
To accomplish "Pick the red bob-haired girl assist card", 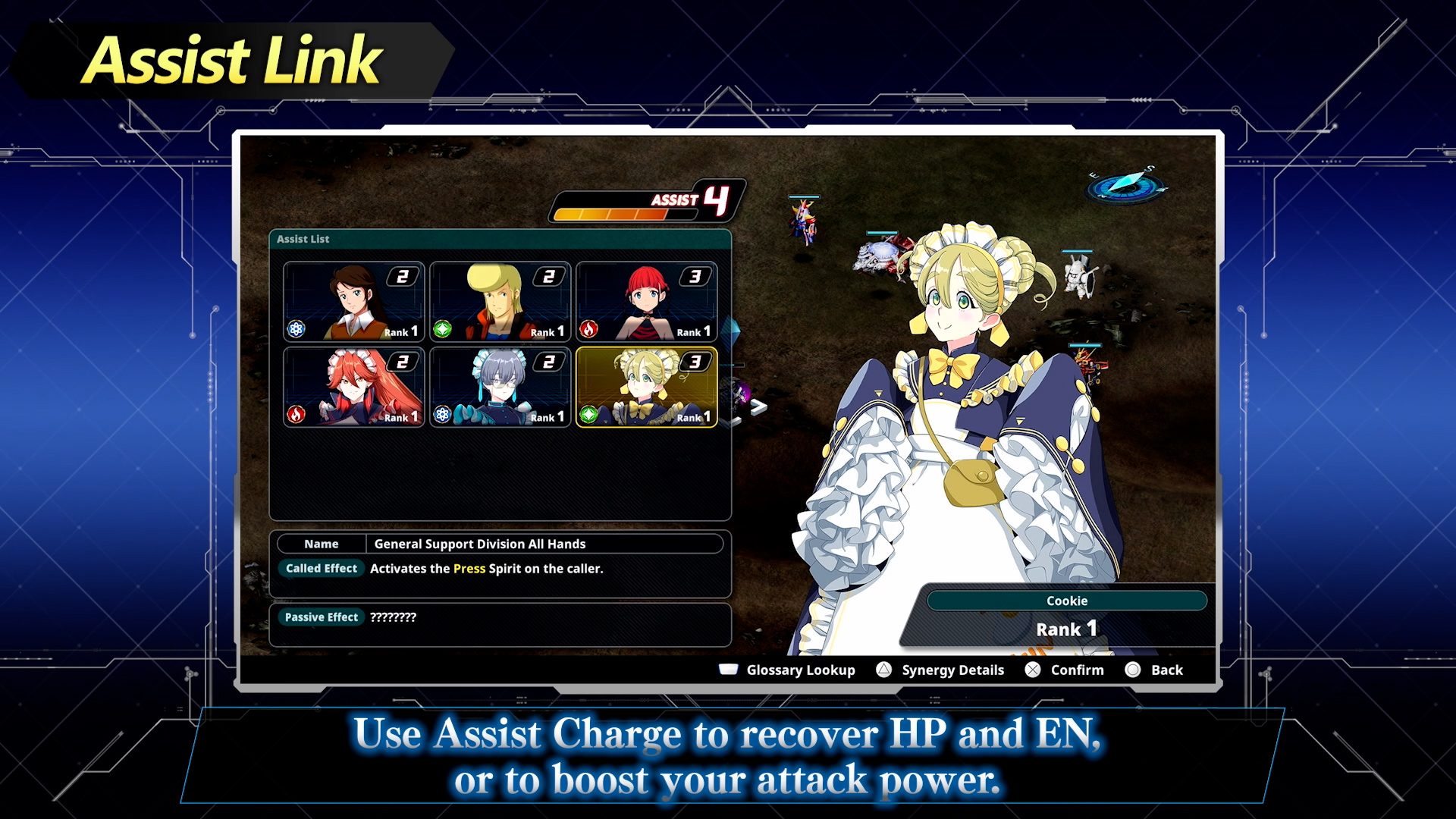I will pos(646,301).
